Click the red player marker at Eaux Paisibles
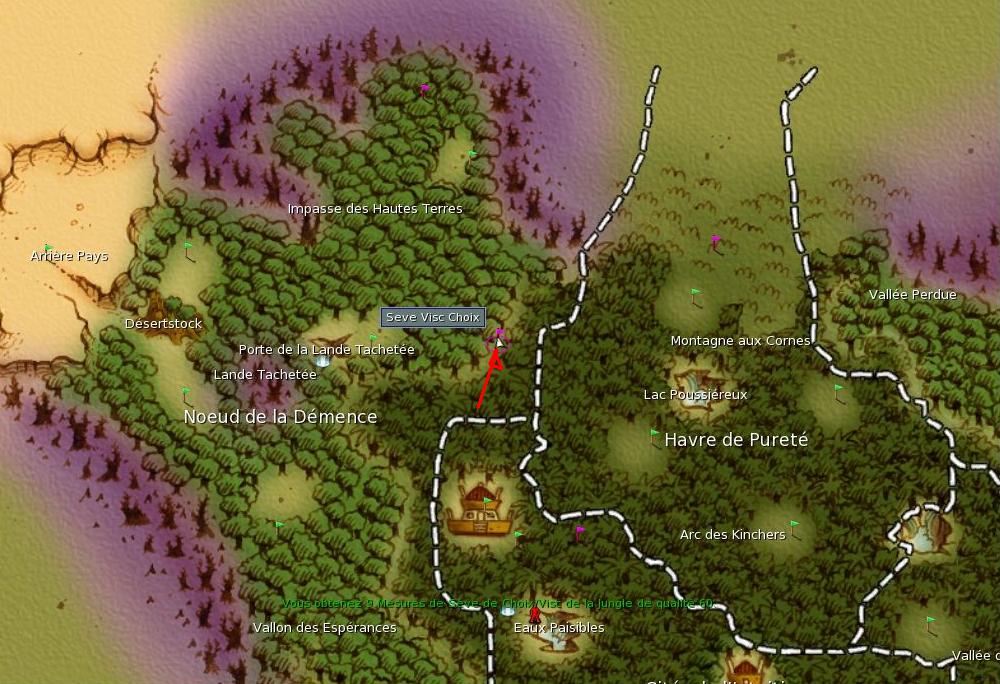1000x684 pixels. click(x=534, y=614)
